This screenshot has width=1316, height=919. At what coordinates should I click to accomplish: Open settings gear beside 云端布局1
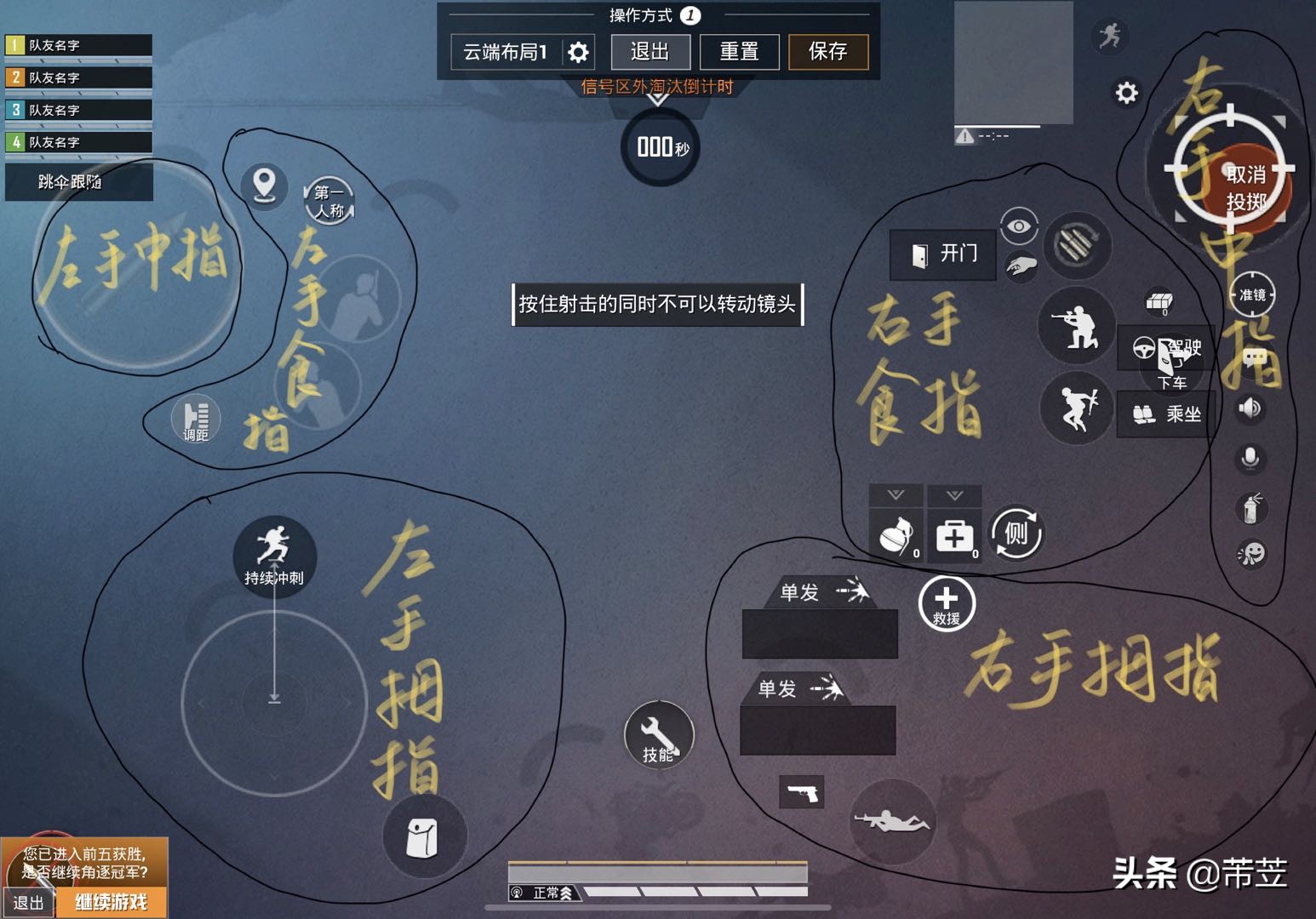pyautogui.click(x=580, y=51)
